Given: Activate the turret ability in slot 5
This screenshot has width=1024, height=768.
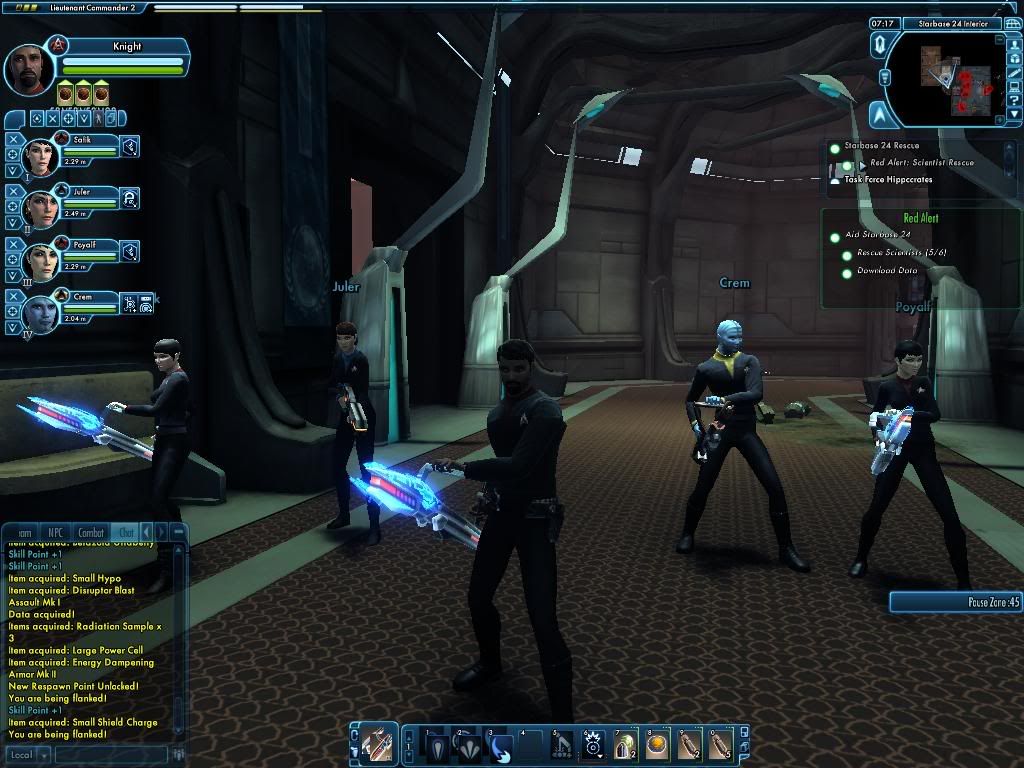Looking at the screenshot, I should click(x=563, y=746).
